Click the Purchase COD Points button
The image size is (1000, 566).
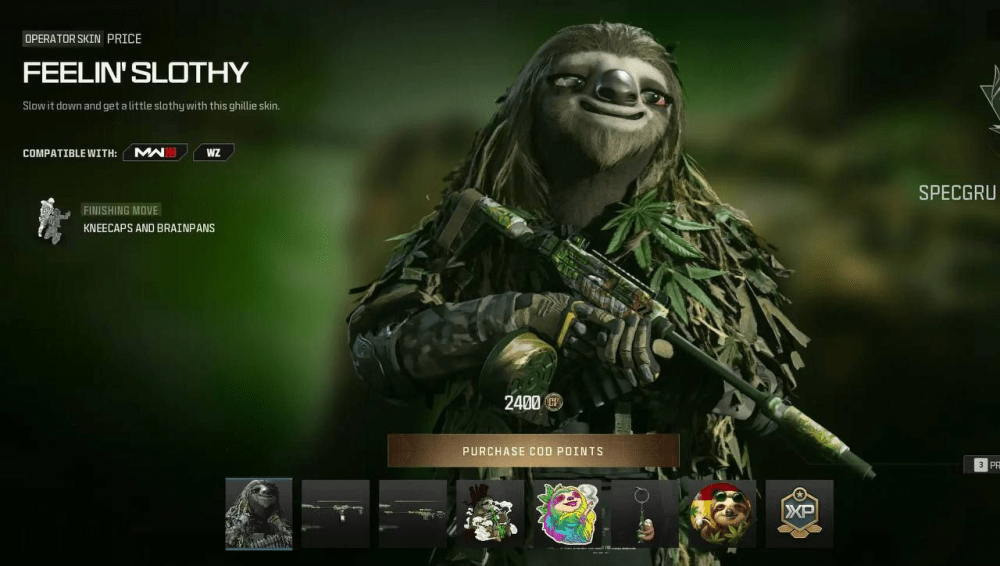[x=533, y=451]
